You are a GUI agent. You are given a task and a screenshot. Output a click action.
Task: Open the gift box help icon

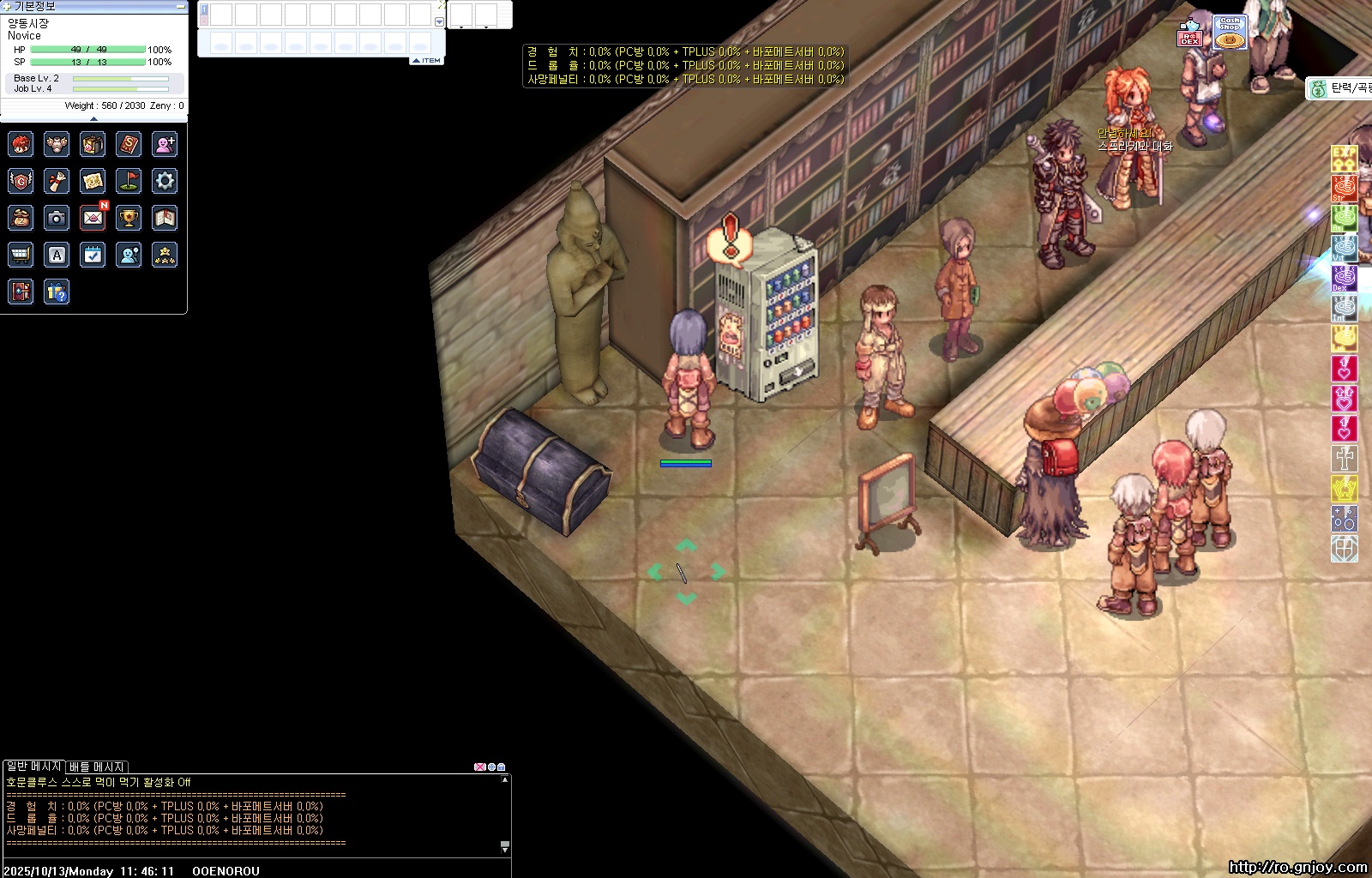(x=57, y=292)
